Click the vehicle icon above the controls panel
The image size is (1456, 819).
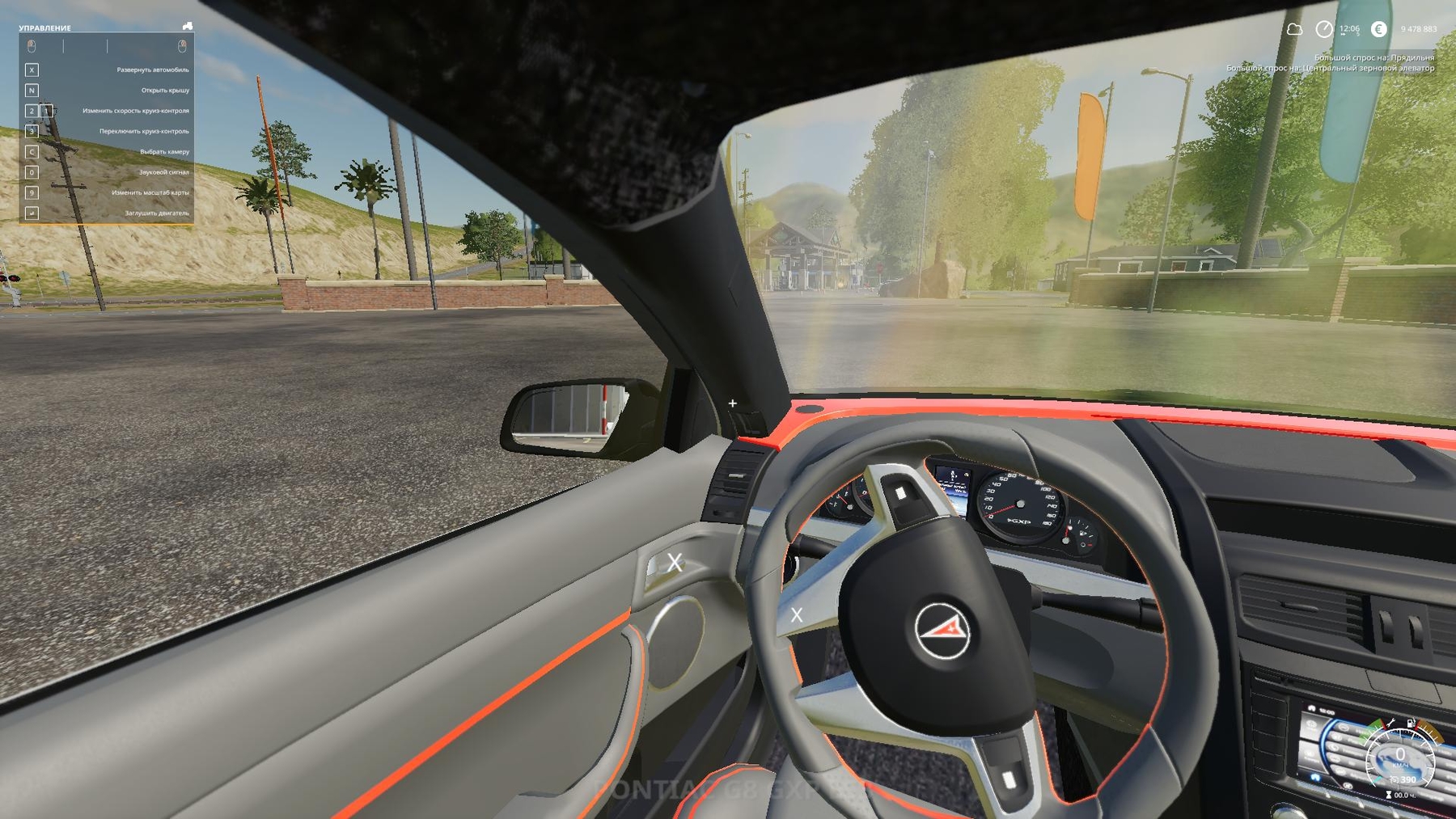(x=188, y=26)
